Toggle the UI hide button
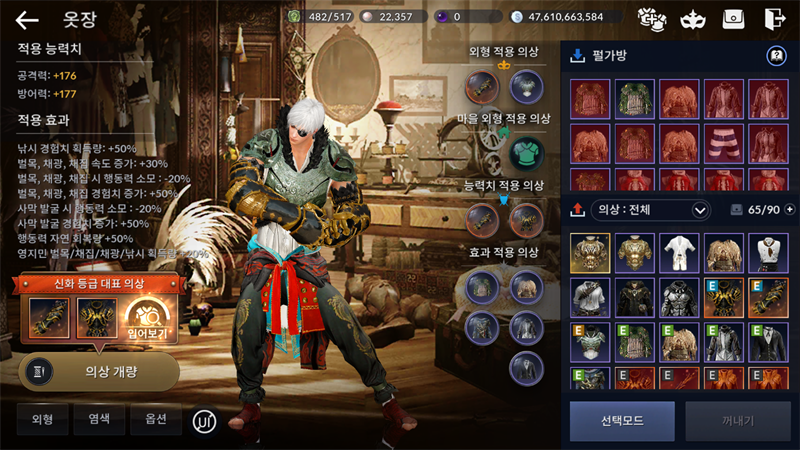800x450 pixels. (x=205, y=421)
